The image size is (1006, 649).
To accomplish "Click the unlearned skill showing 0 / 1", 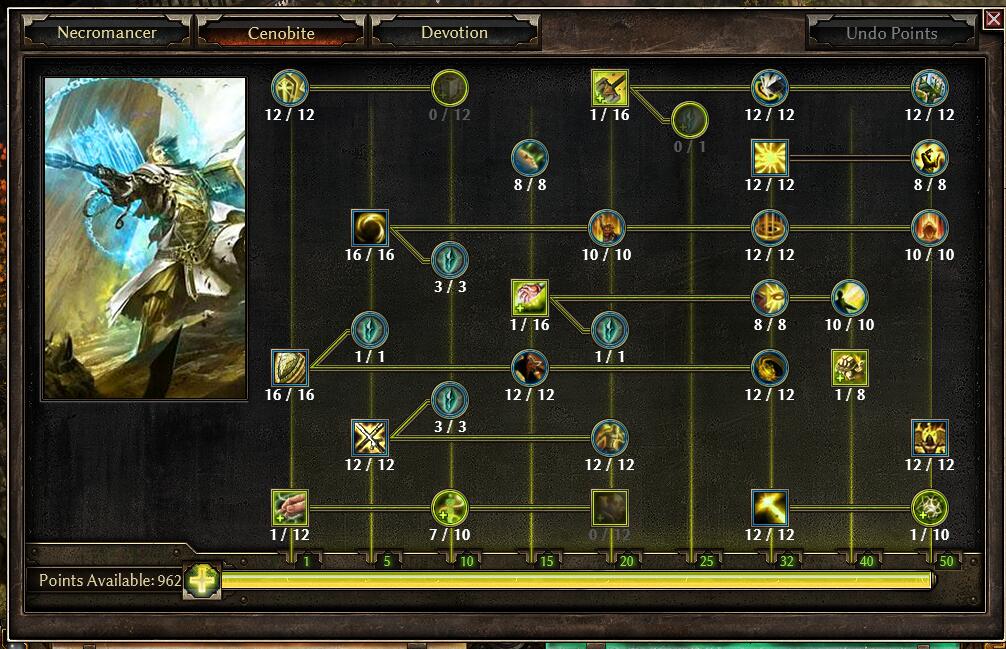I will coord(690,121).
